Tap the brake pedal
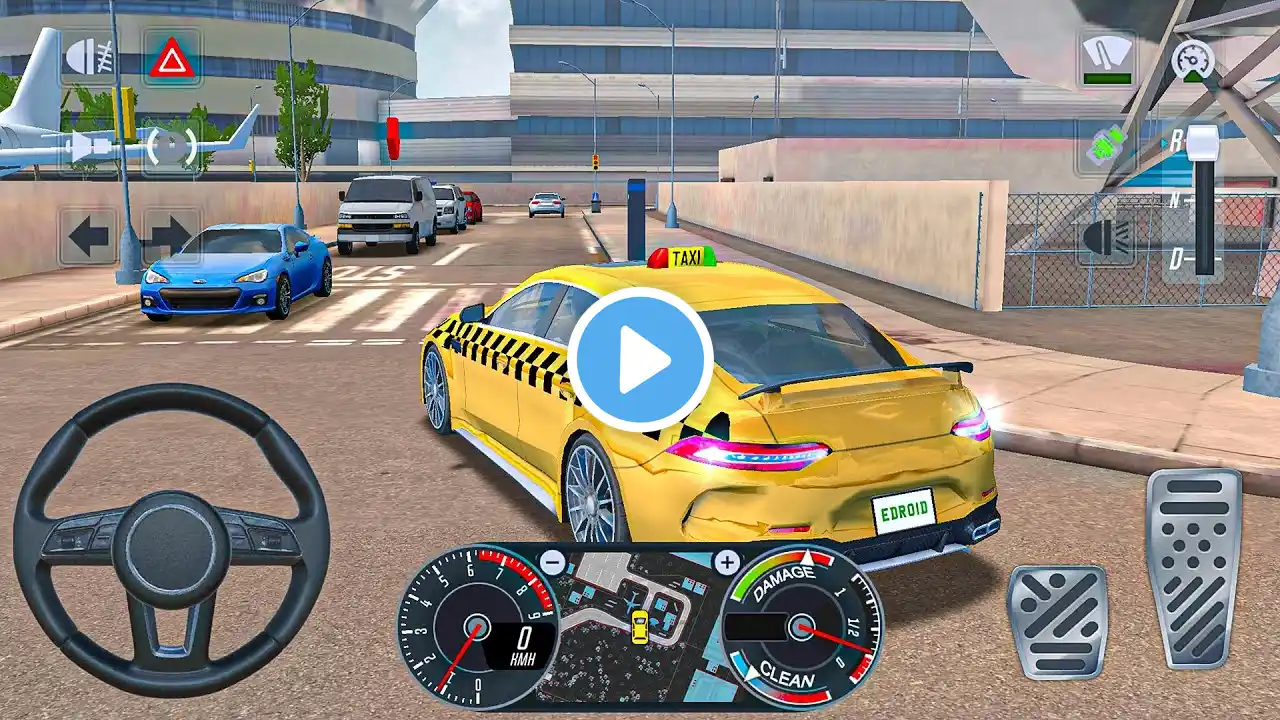This screenshot has height=720, width=1280. click(x=1057, y=621)
